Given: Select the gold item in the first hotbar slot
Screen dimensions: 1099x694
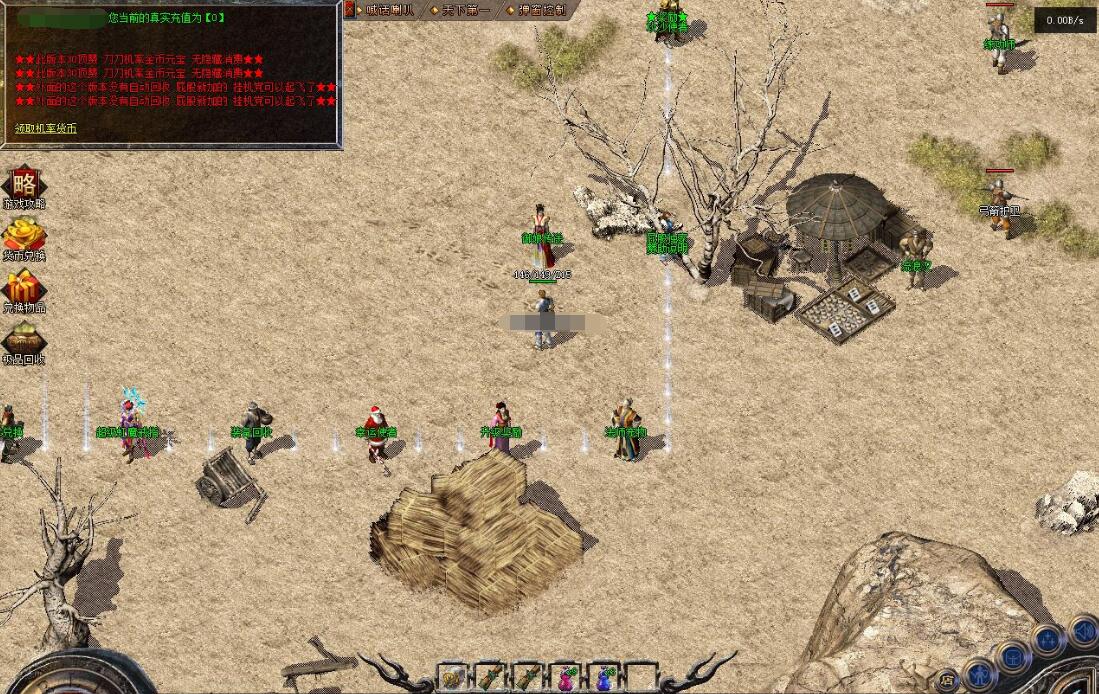Looking at the screenshot, I should [452, 678].
